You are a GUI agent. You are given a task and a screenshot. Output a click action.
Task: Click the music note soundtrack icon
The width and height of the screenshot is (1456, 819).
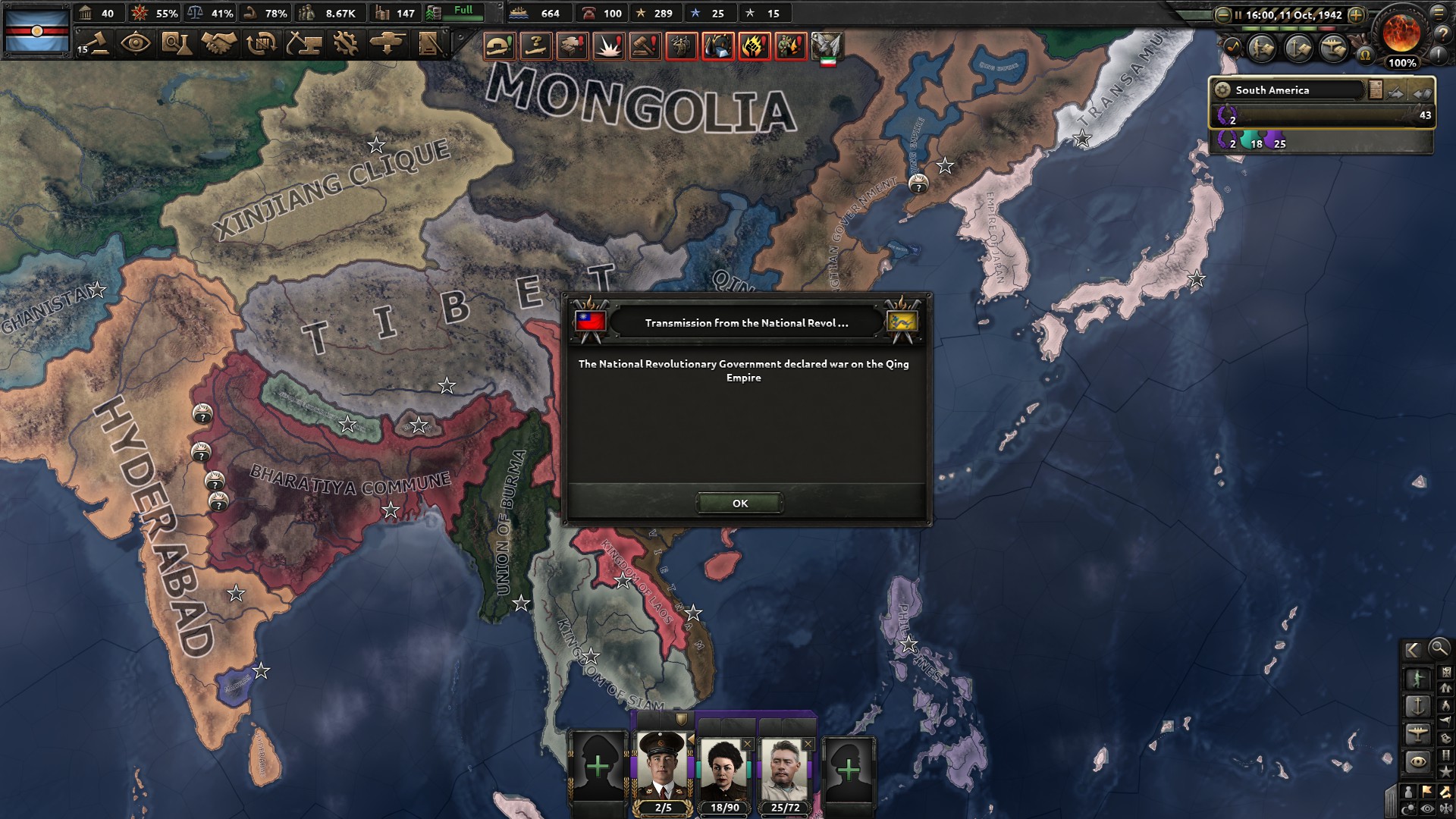tap(1232, 48)
